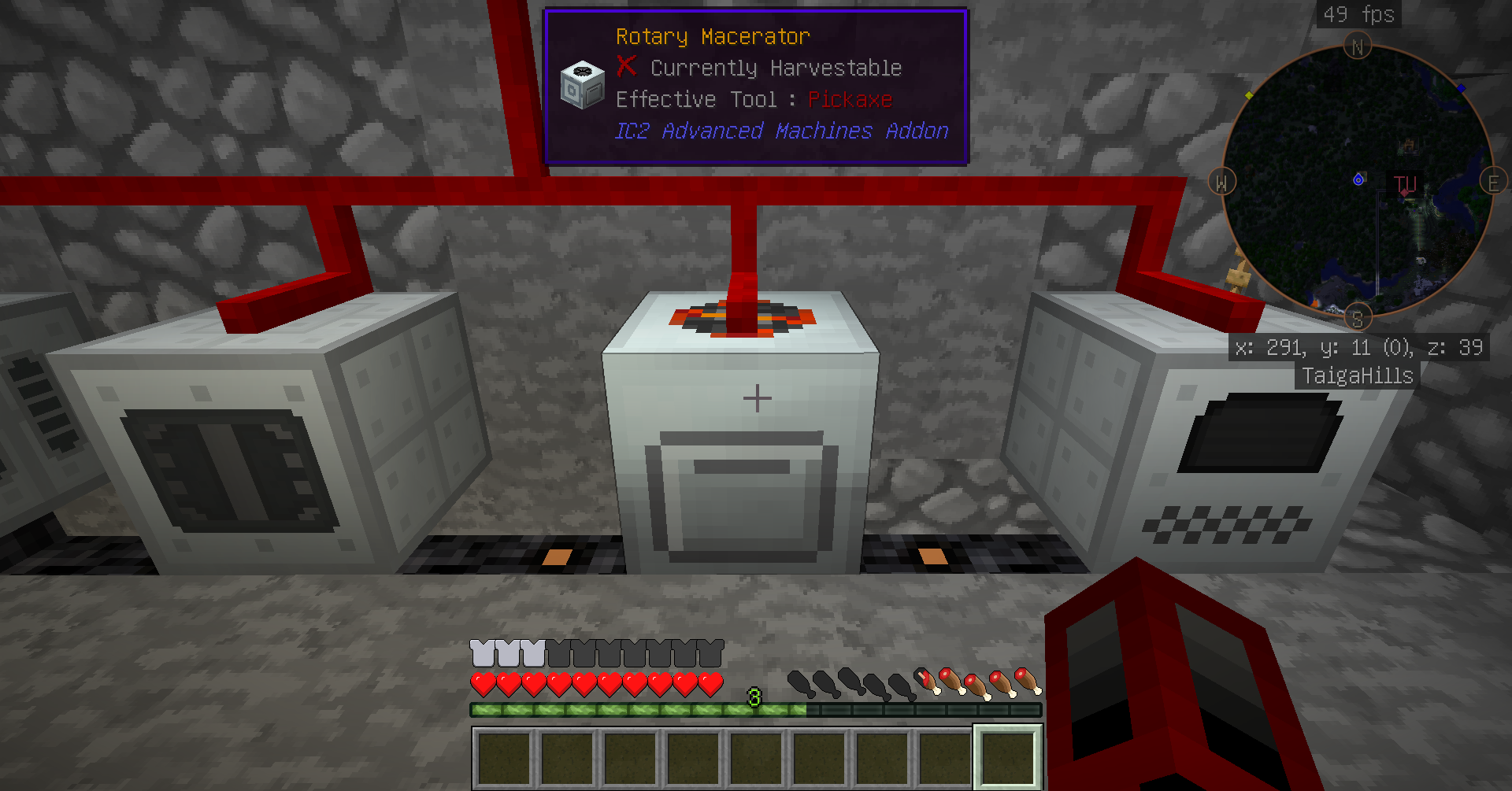Click the Rotary Macerator icon in the tooltip
The height and width of the screenshot is (791, 1512).
pos(582,85)
